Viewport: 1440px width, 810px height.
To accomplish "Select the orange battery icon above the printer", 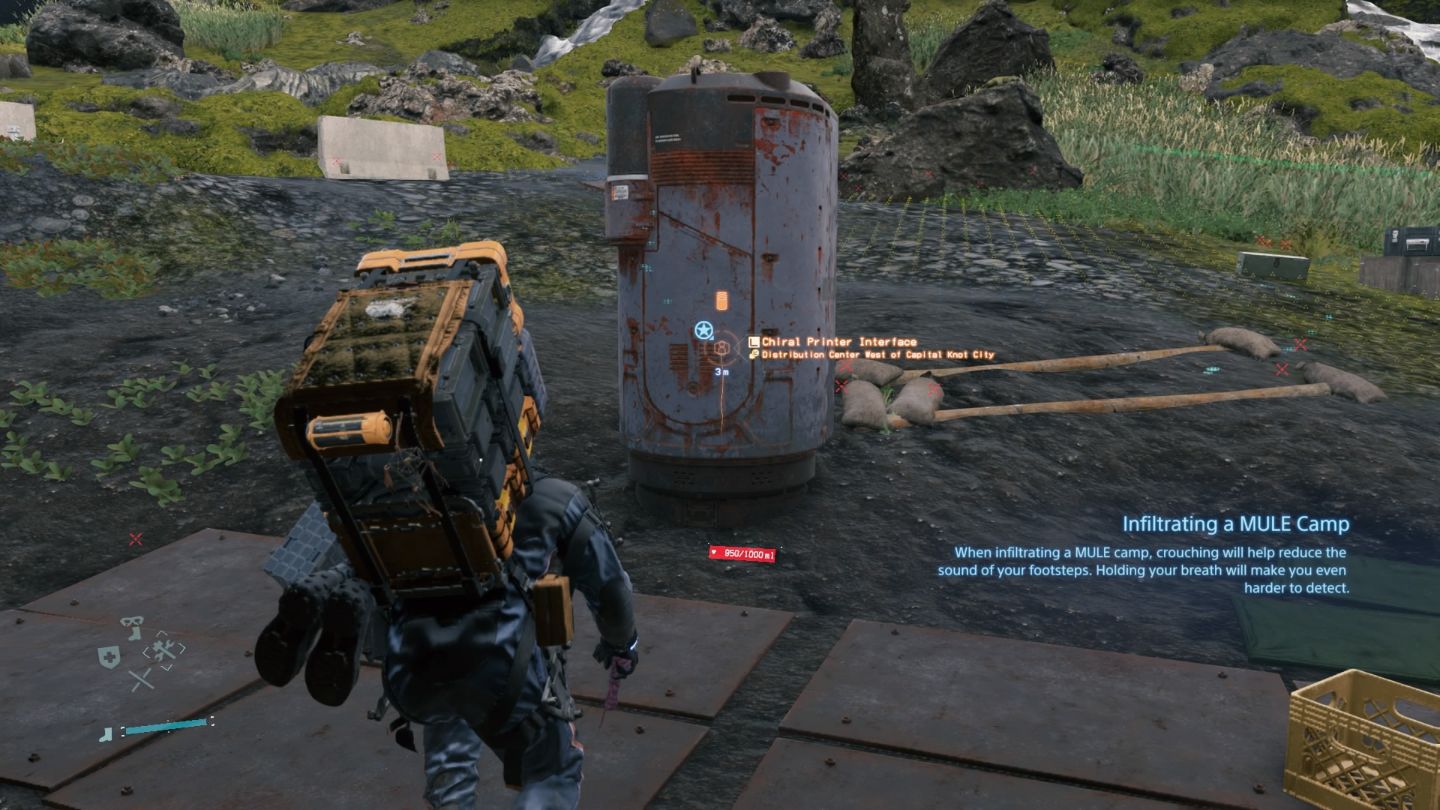I will (721, 300).
